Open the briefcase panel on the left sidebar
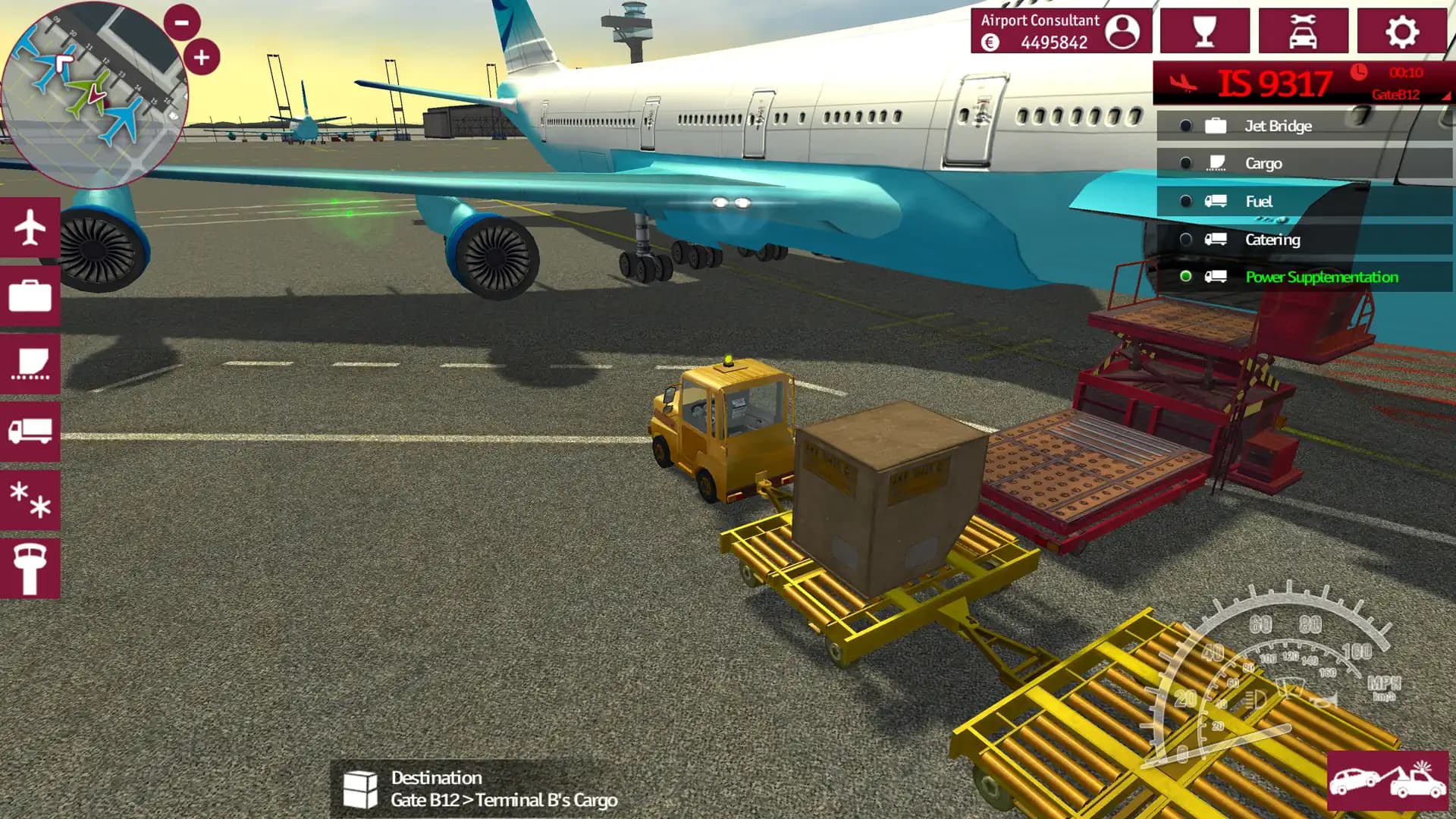Image resolution: width=1456 pixels, height=819 pixels. point(30,297)
